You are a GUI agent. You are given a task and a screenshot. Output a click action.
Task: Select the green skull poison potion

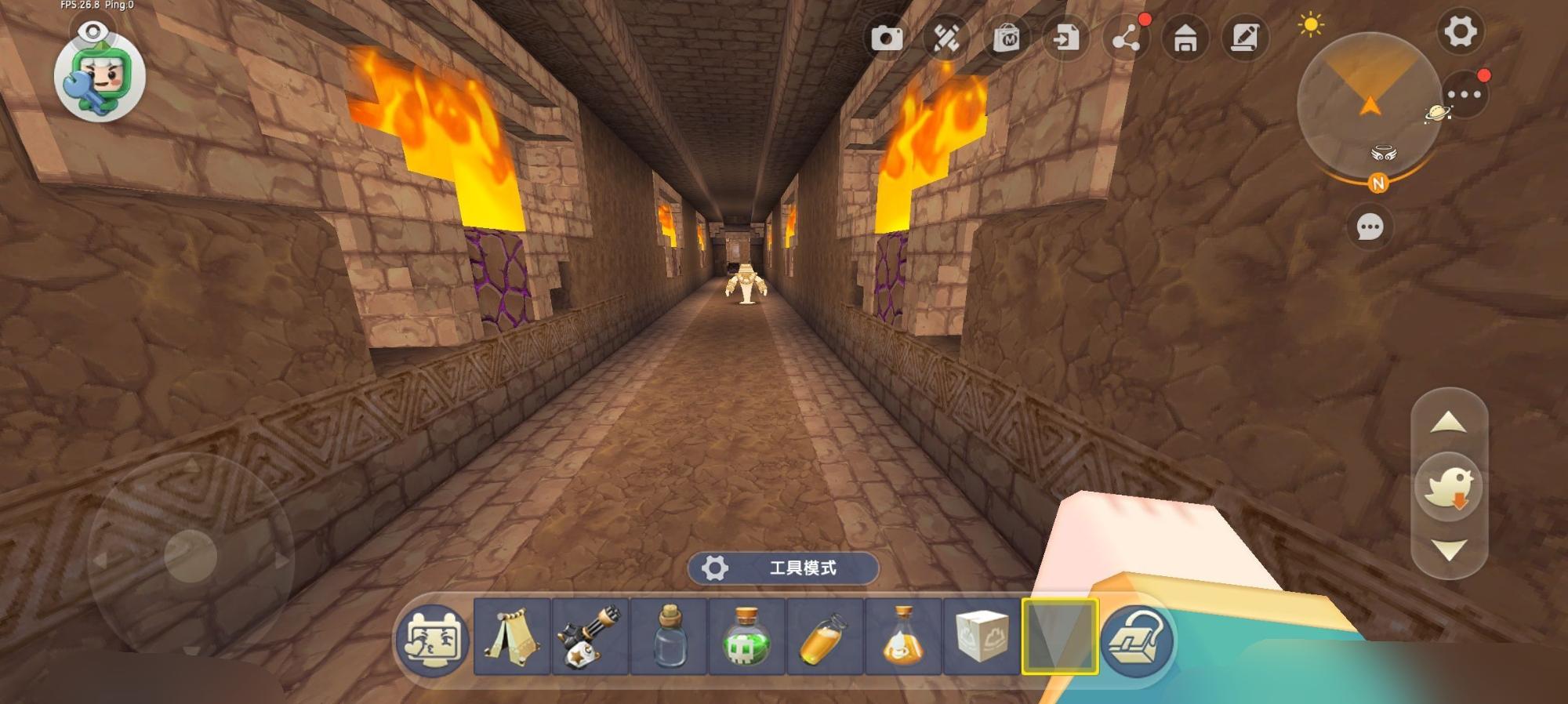746,637
